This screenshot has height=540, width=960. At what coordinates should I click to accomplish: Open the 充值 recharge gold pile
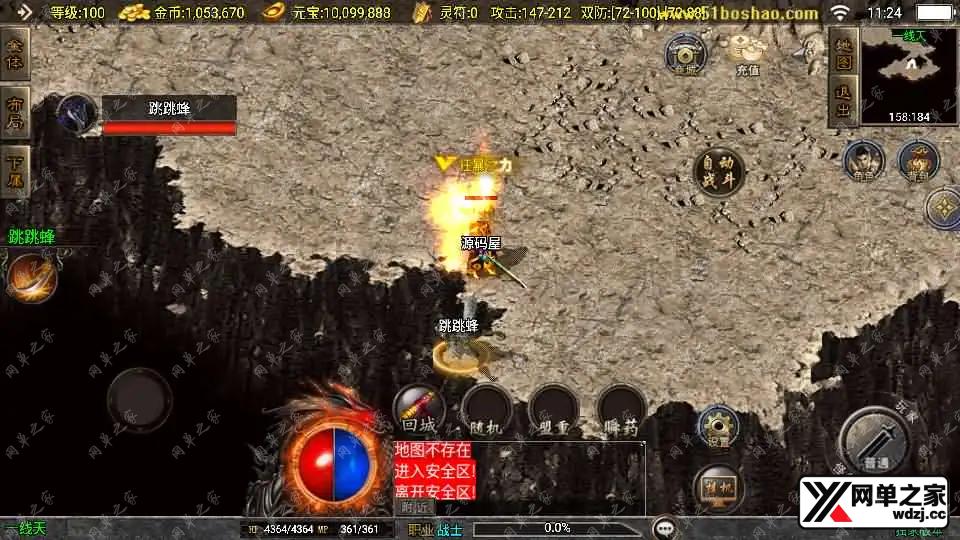pos(747,53)
